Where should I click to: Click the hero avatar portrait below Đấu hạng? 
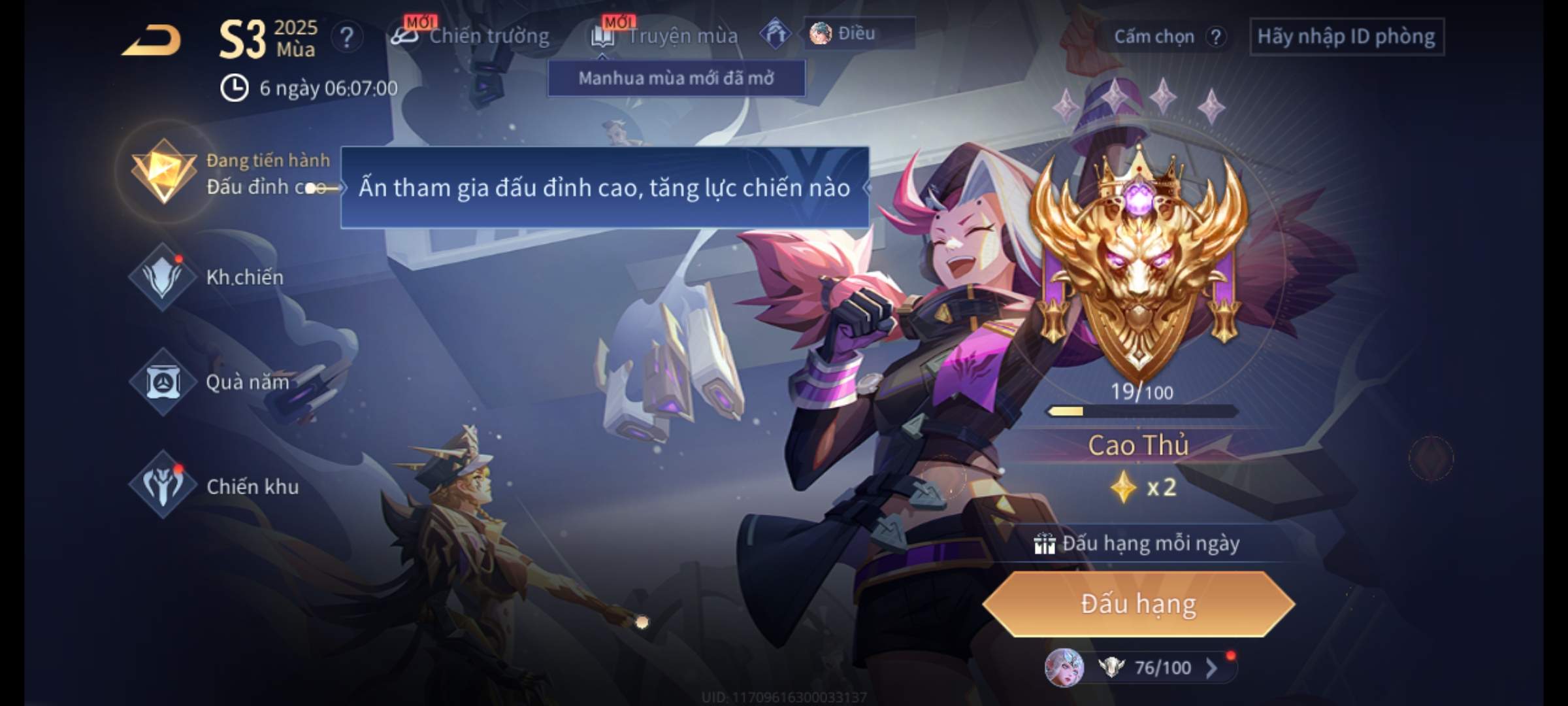[1064, 667]
